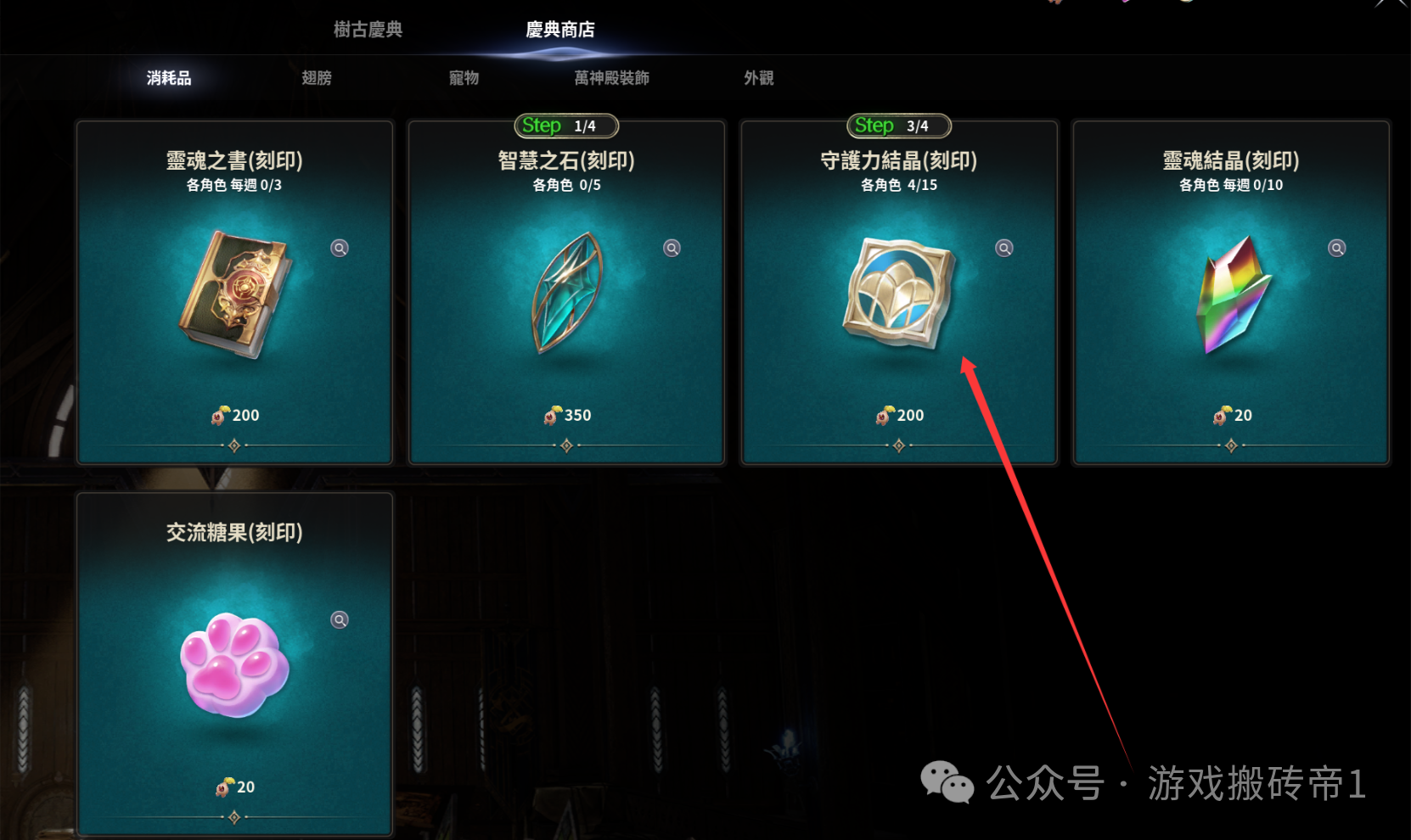
Task: Open the 寵物 category tab
Action: tap(463, 77)
